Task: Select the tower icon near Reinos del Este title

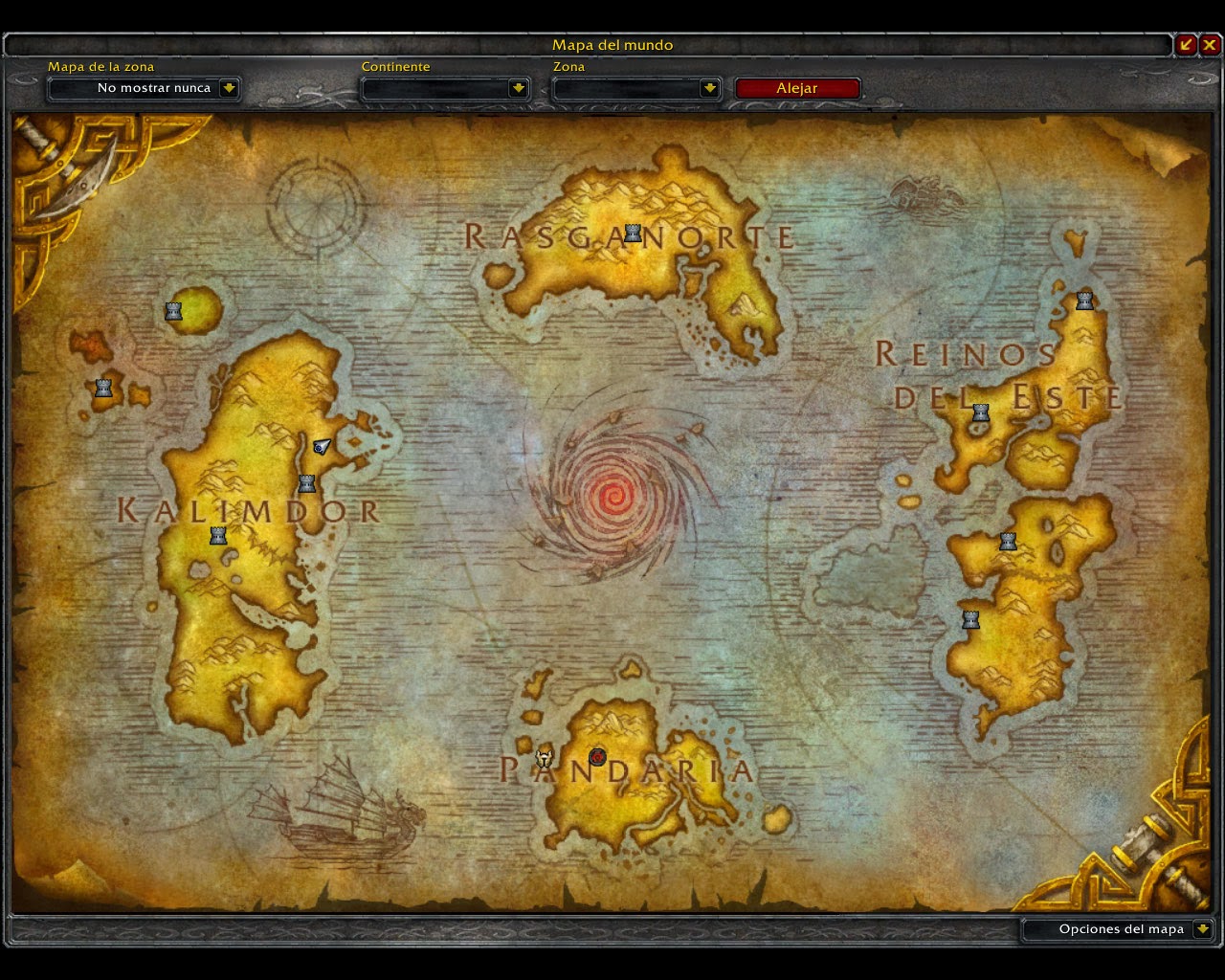Action: (980, 412)
